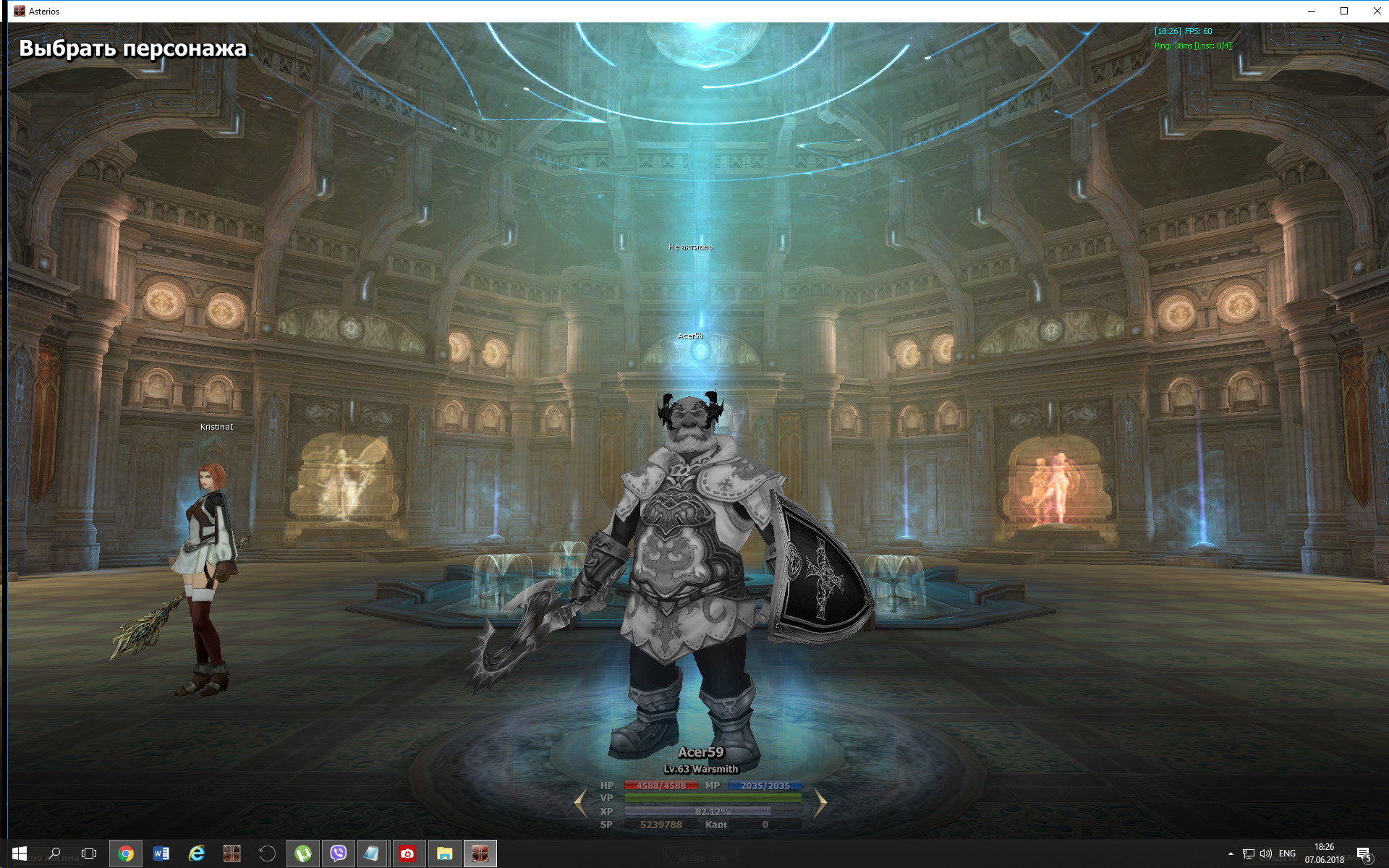The width and height of the screenshot is (1389, 868).
Task: Switch to the next character with right arrow
Action: coord(820,803)
